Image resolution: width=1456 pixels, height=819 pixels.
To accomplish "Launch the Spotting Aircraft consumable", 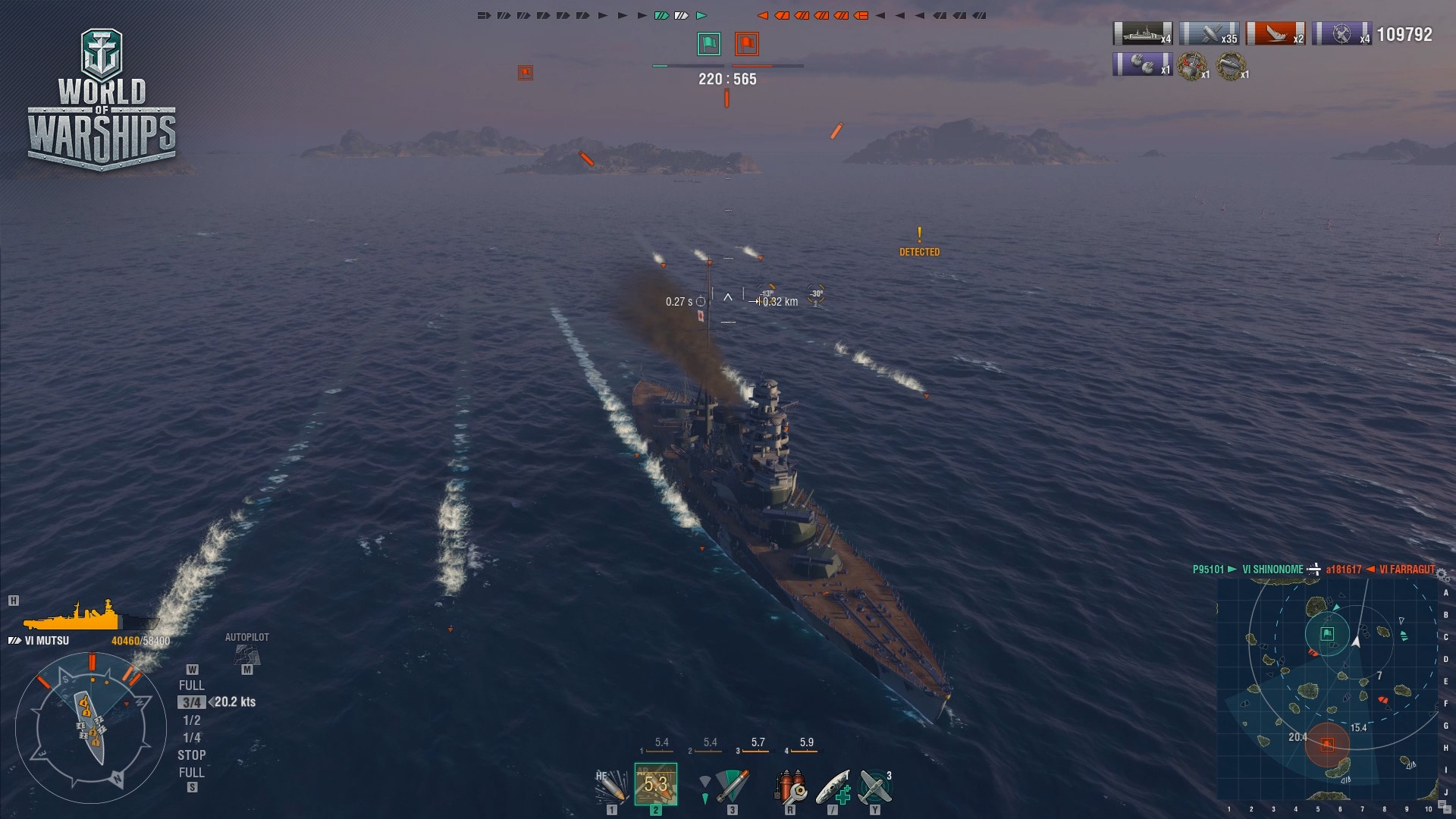I will coord(876,787).
